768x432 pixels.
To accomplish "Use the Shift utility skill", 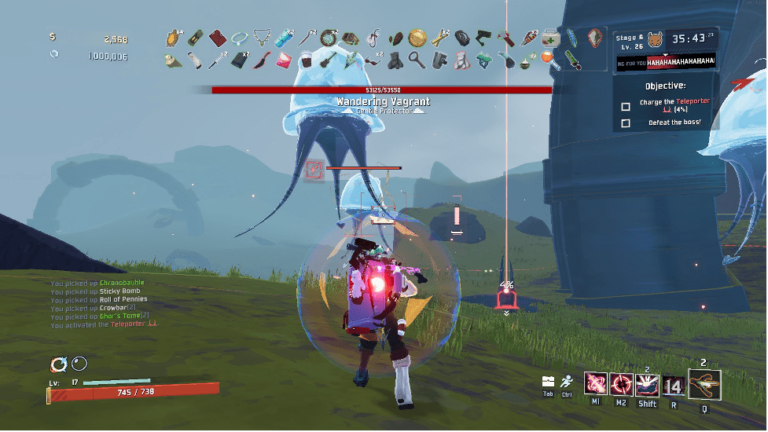I will pos(647,385).
